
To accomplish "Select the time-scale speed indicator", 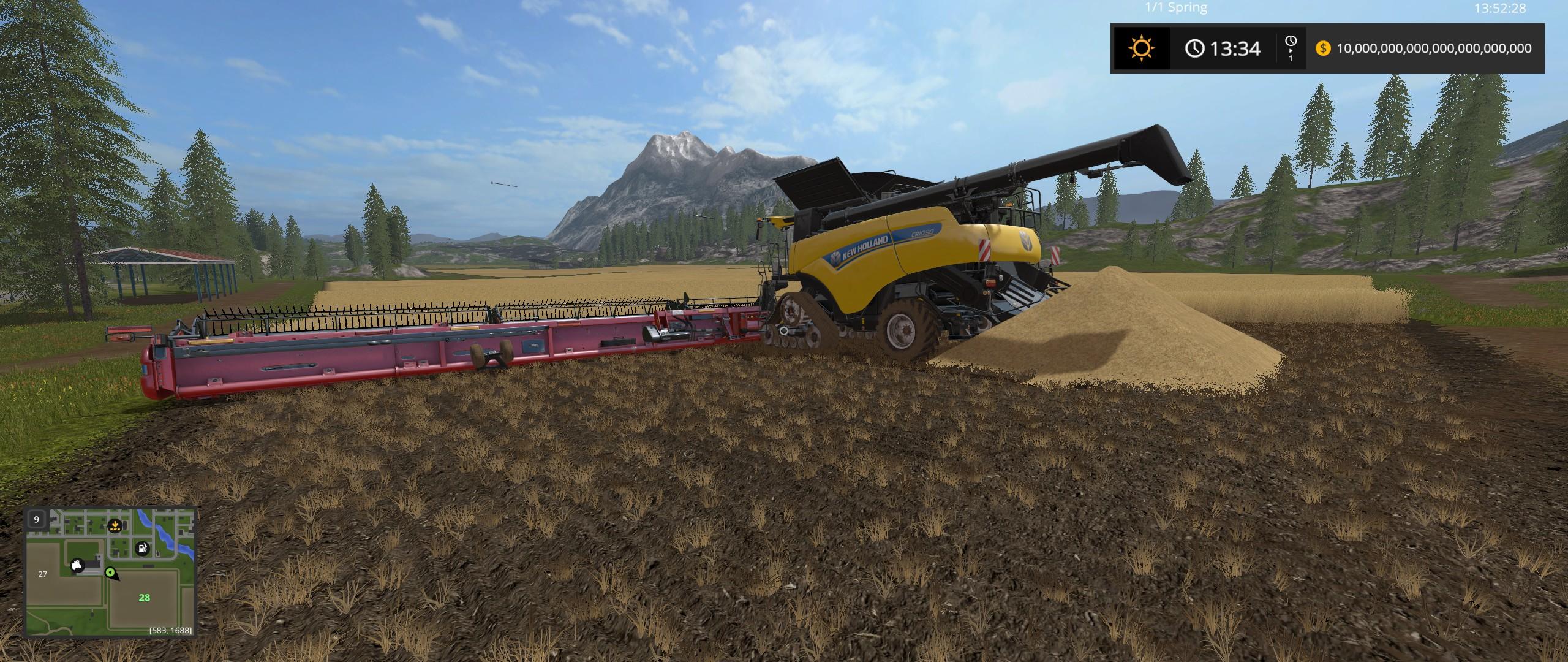I will pos(1291,48).
